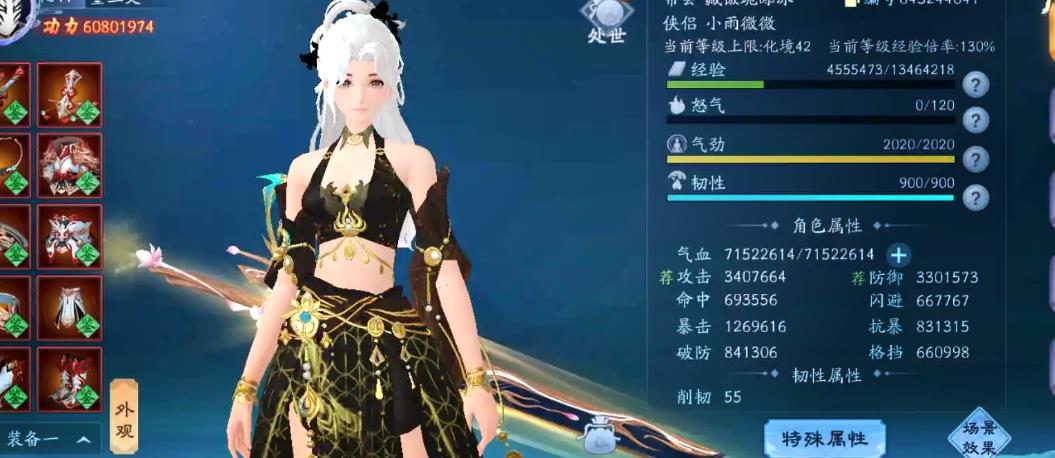Open the question mark beside 气劲
Image resolution: width=1055 pixels, height=458 pixels.
tap(975, 159)
